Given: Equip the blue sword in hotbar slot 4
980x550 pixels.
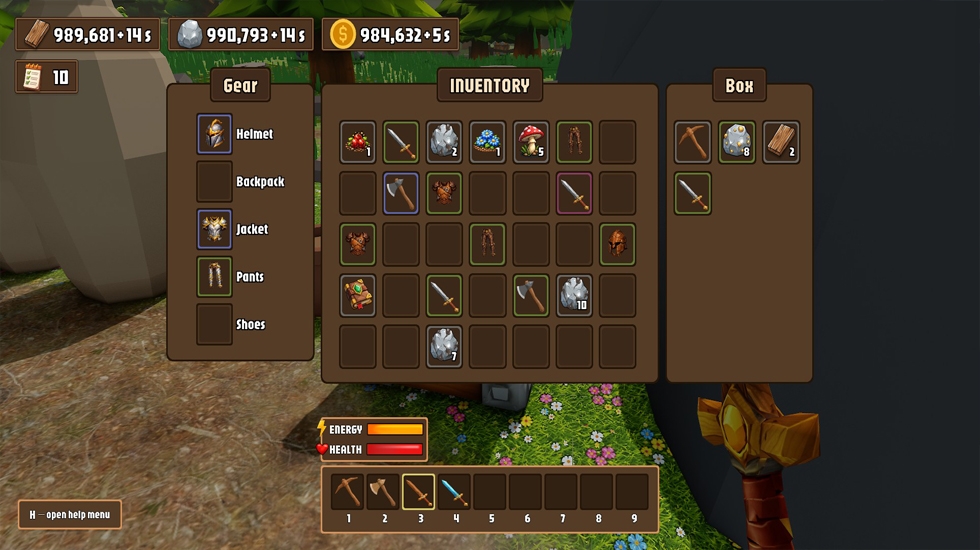Looking at the screenshot, I should (x=454, y=492).
